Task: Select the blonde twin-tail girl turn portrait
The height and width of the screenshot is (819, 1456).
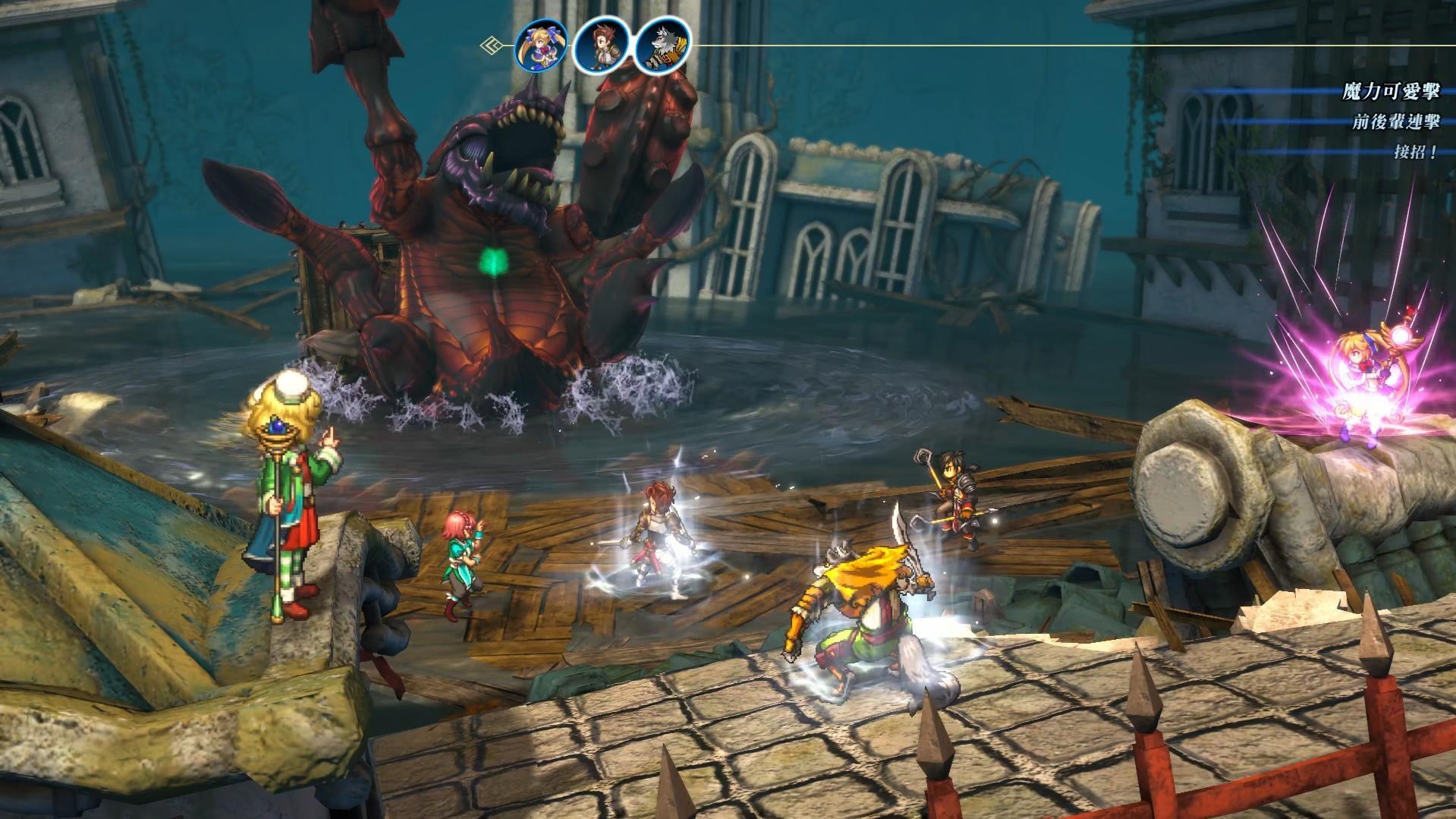Action: click(542, 46)
